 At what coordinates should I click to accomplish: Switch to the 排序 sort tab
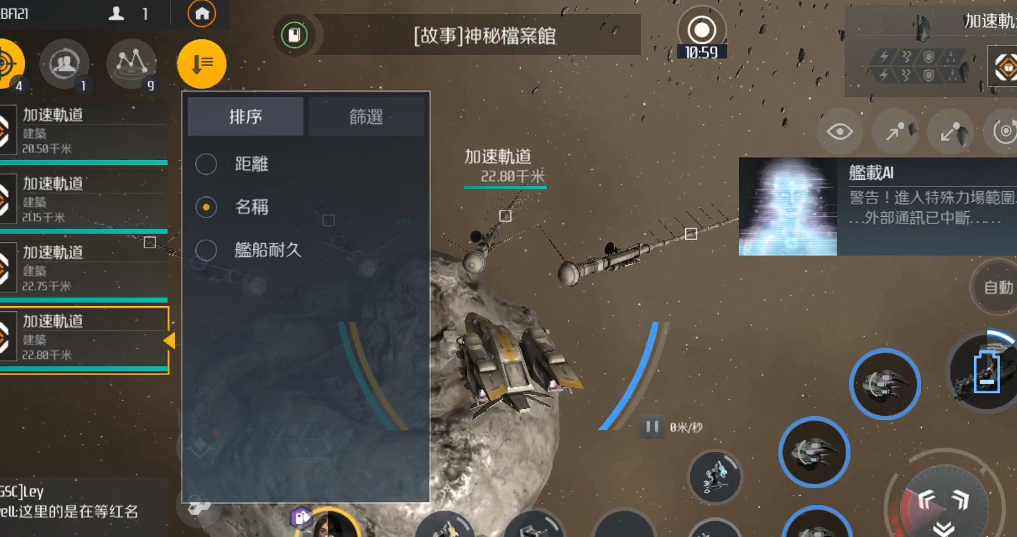pyautogui.click(x=245, y=117)
